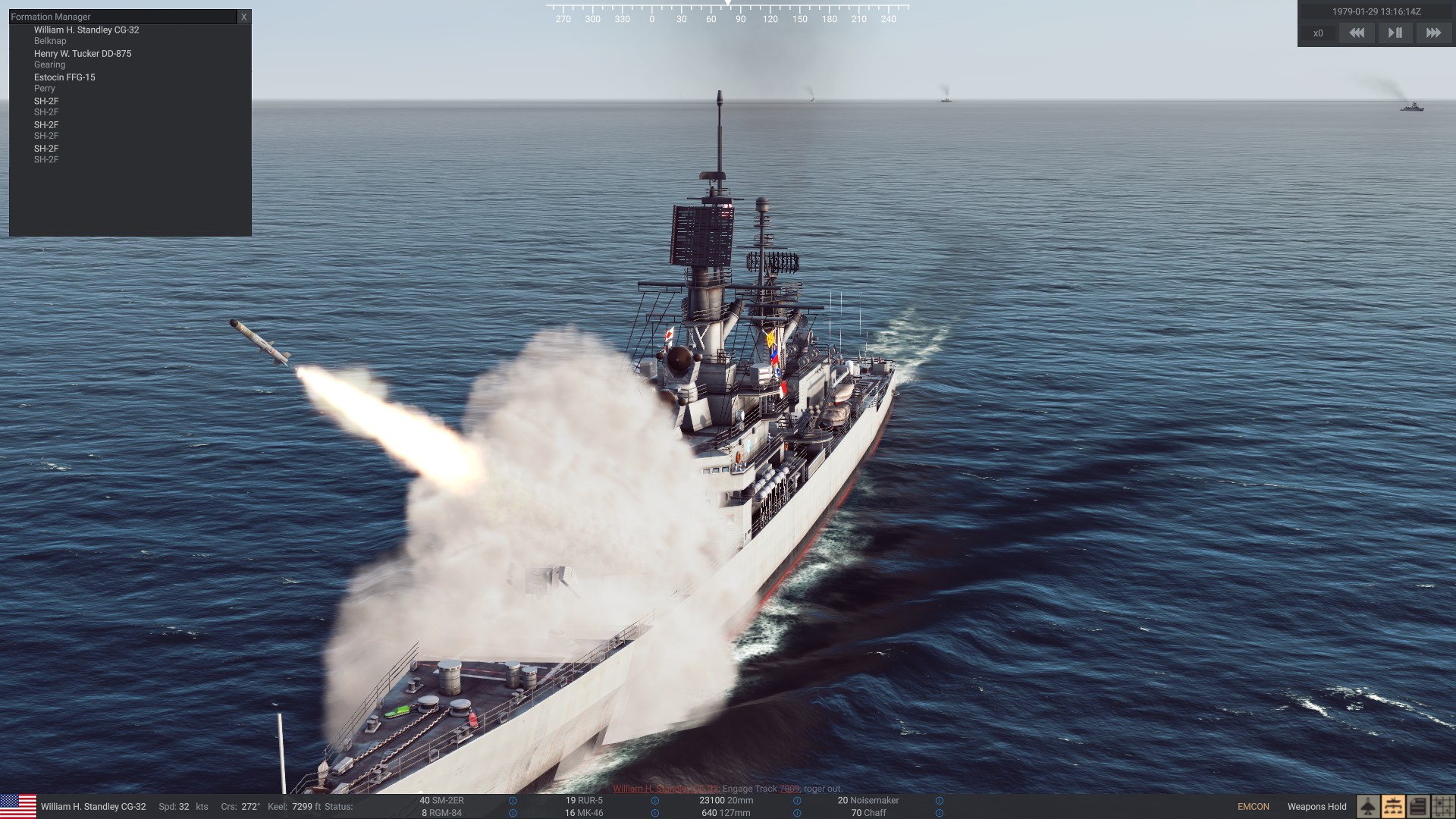This screenshot has width=1456, height=819.
Task: View info on MK-46 torpedoes
Action: [x=654, y=813]
